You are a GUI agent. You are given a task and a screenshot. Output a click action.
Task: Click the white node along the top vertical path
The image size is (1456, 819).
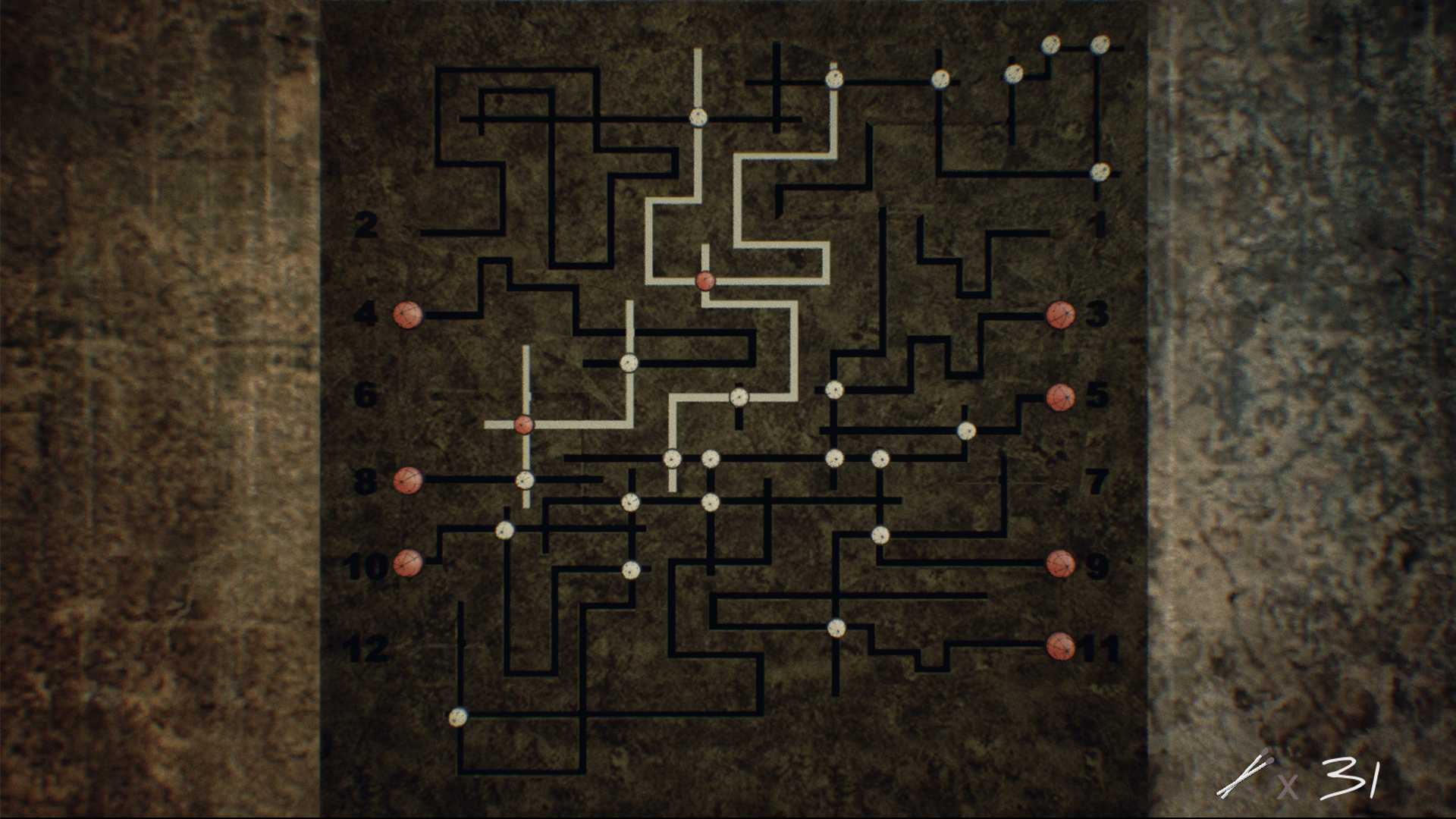point(698,118)
